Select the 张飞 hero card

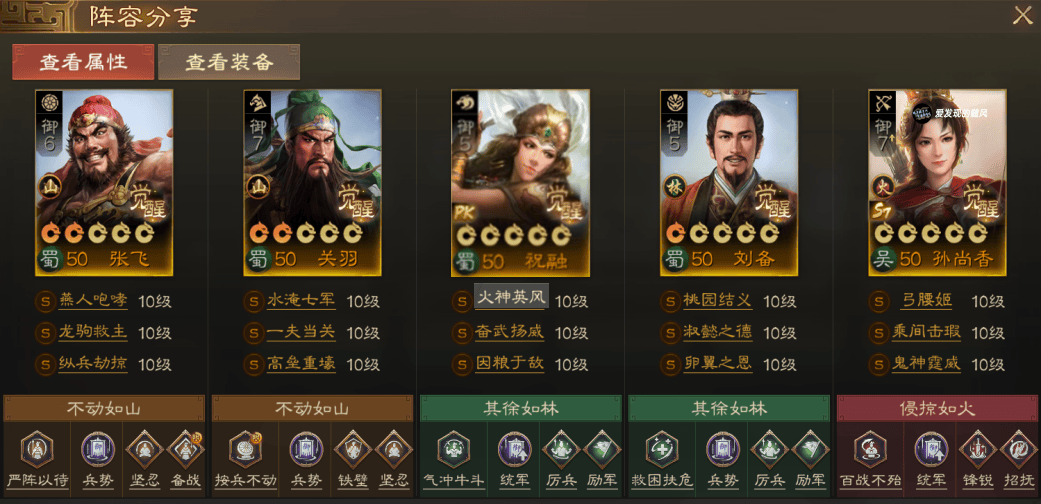(104, 183)
